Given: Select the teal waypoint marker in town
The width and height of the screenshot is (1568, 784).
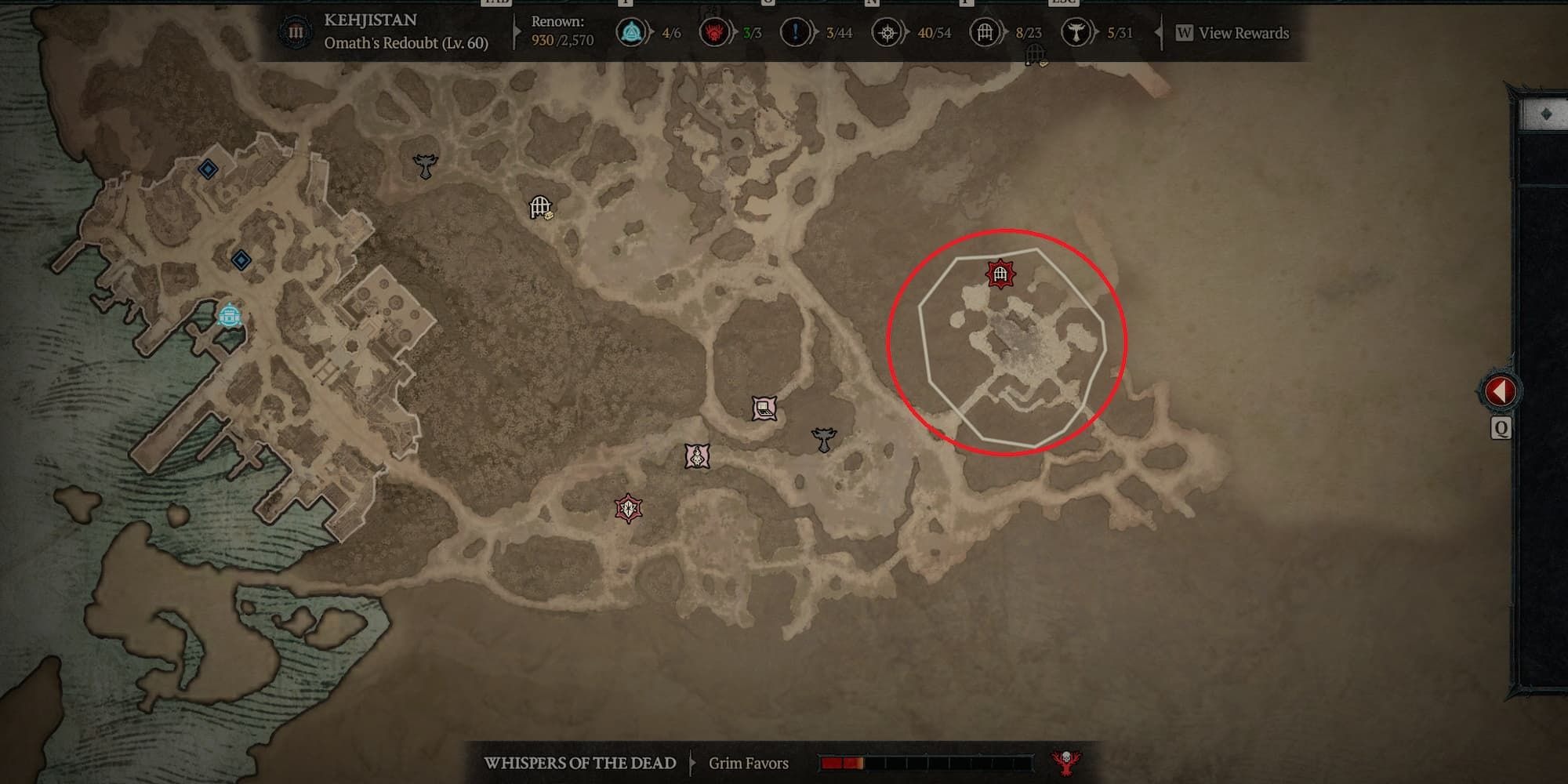Looking at the screenshot, I should [x=229, y=316].
